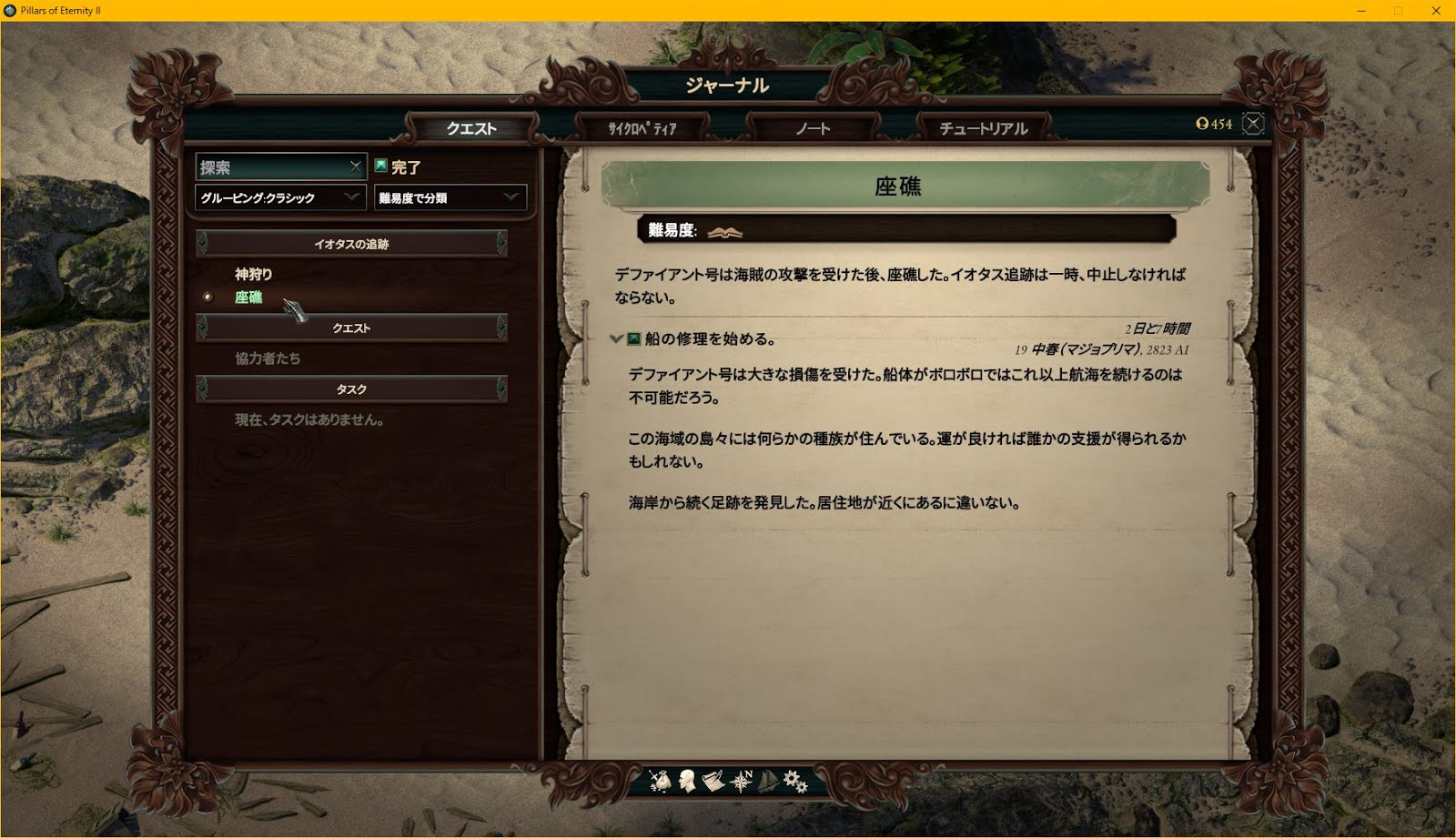
Task: Open the 難易度で分類 sort dropdown
Action: pyautogui.click(x=450, y=197)
